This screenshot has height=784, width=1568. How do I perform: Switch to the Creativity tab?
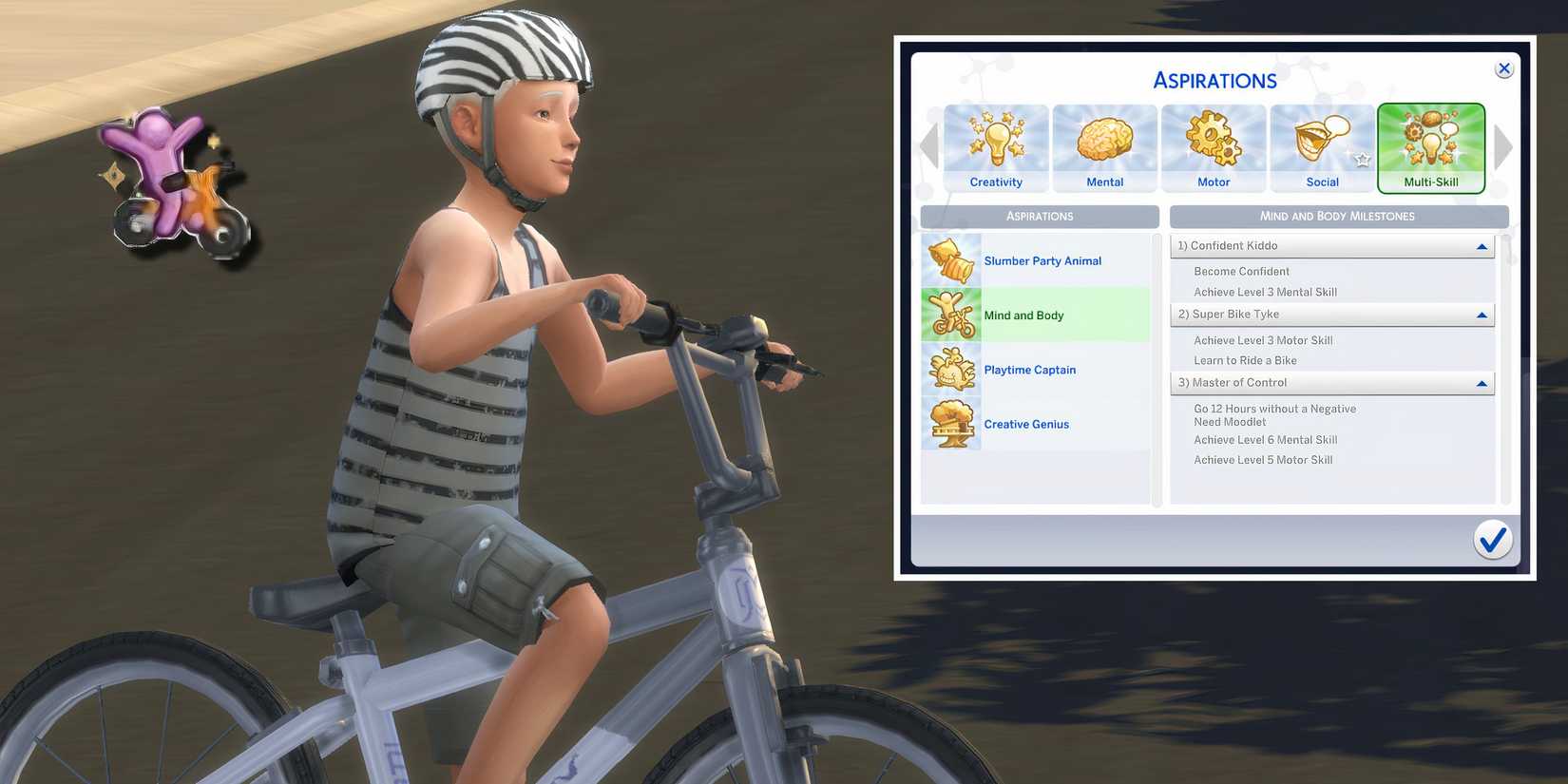[x=995, y=149]
